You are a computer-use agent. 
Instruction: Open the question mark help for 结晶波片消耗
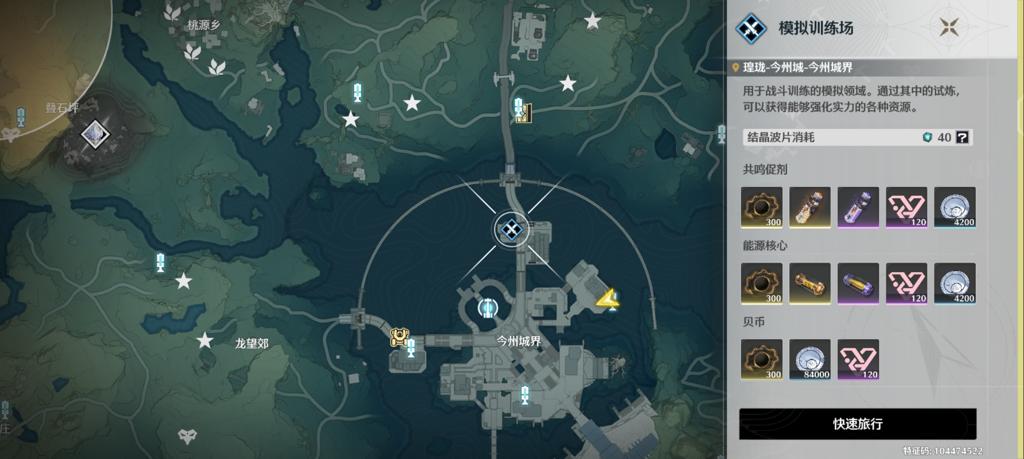[963, 138]
